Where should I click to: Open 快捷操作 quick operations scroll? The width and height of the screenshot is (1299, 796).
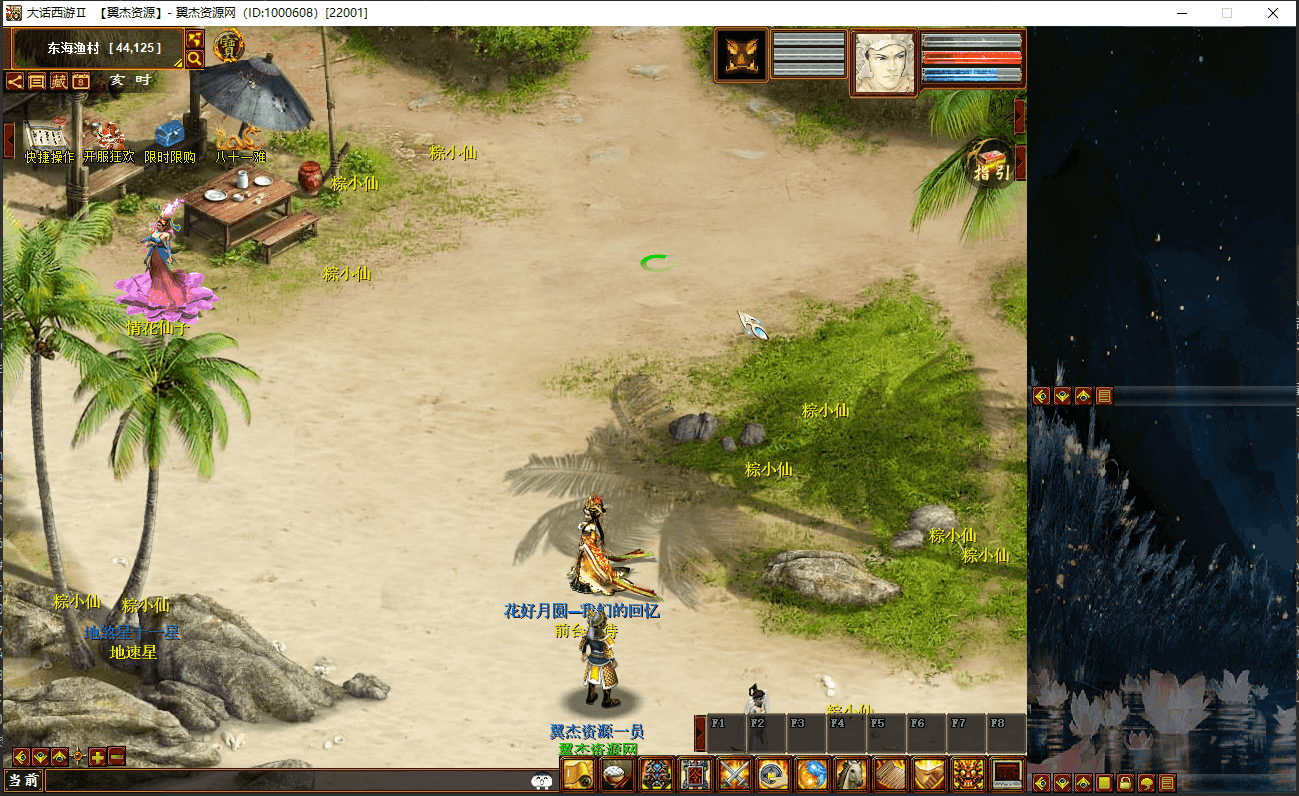(x=46, y=138)
